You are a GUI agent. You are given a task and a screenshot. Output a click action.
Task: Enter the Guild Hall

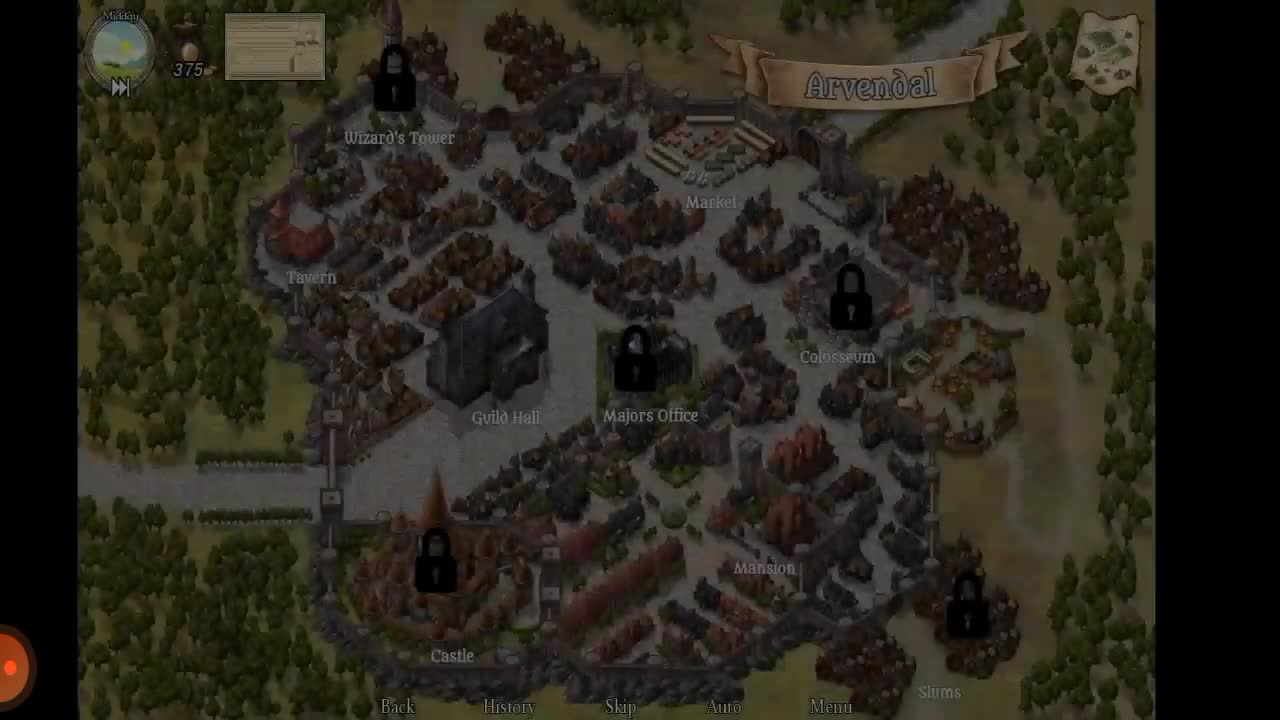(x=505, y=417)
